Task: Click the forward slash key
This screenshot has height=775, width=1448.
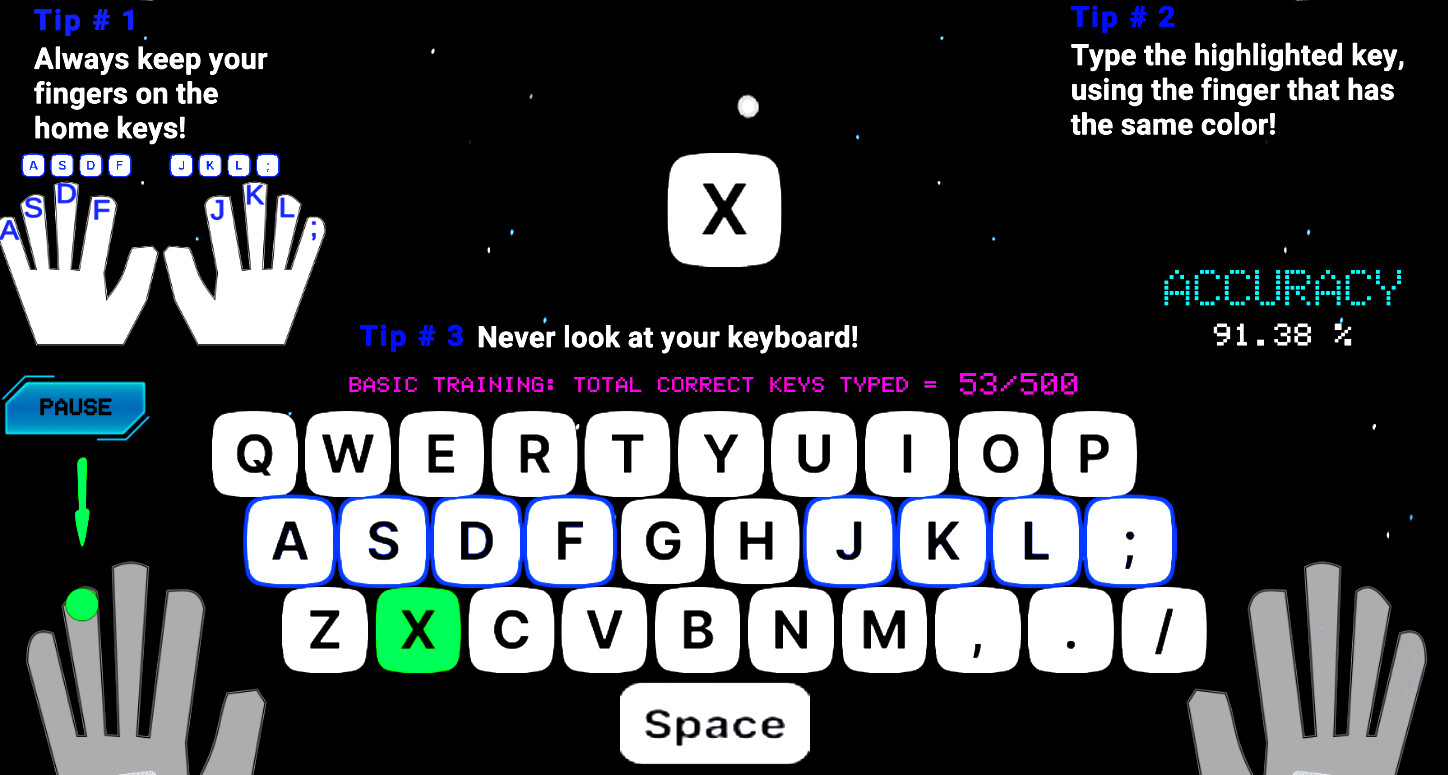Action: click(x=1163, y=630)
